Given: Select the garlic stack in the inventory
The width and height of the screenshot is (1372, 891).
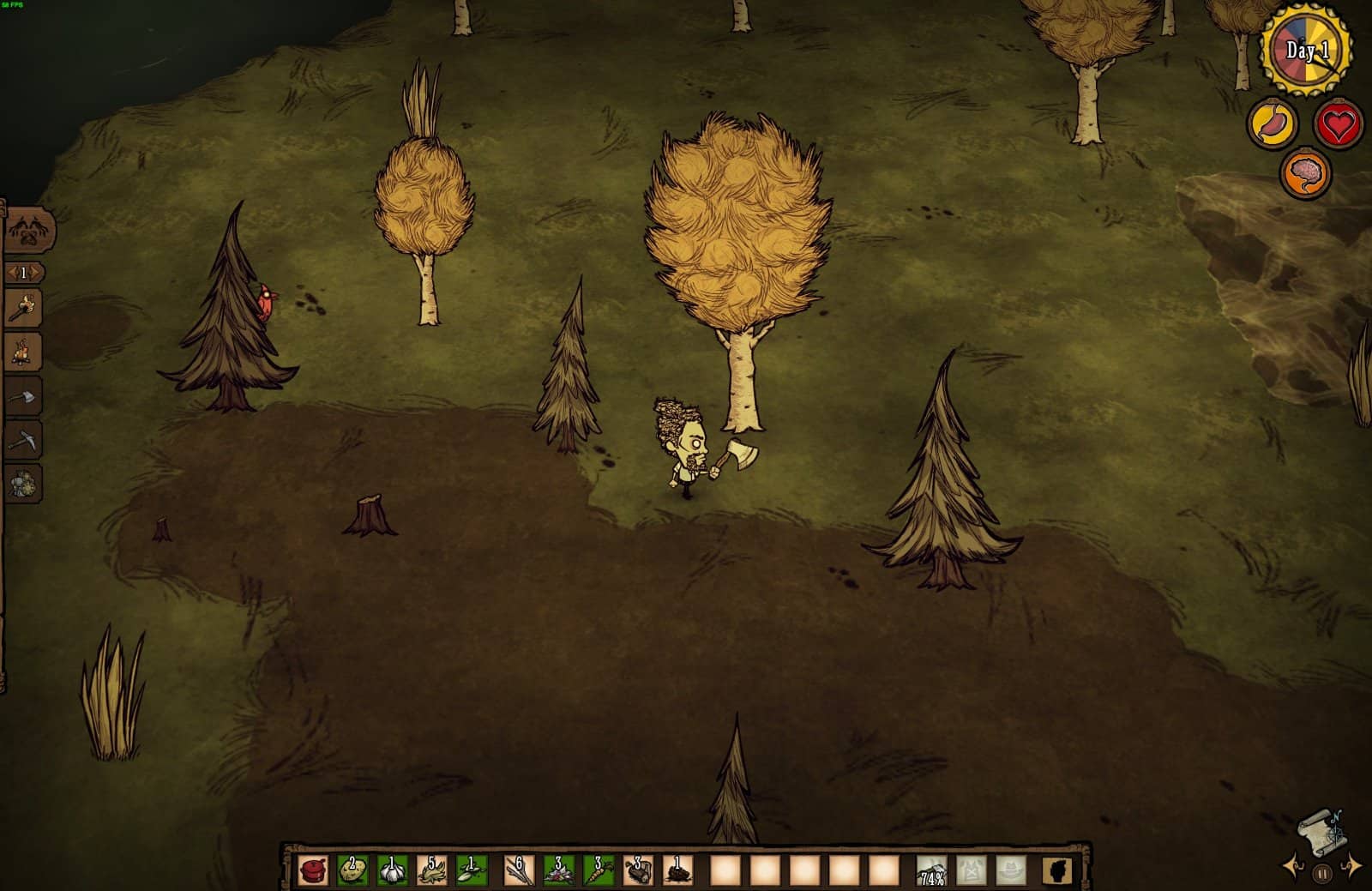Looking at the screenshot, I should 393,869.
